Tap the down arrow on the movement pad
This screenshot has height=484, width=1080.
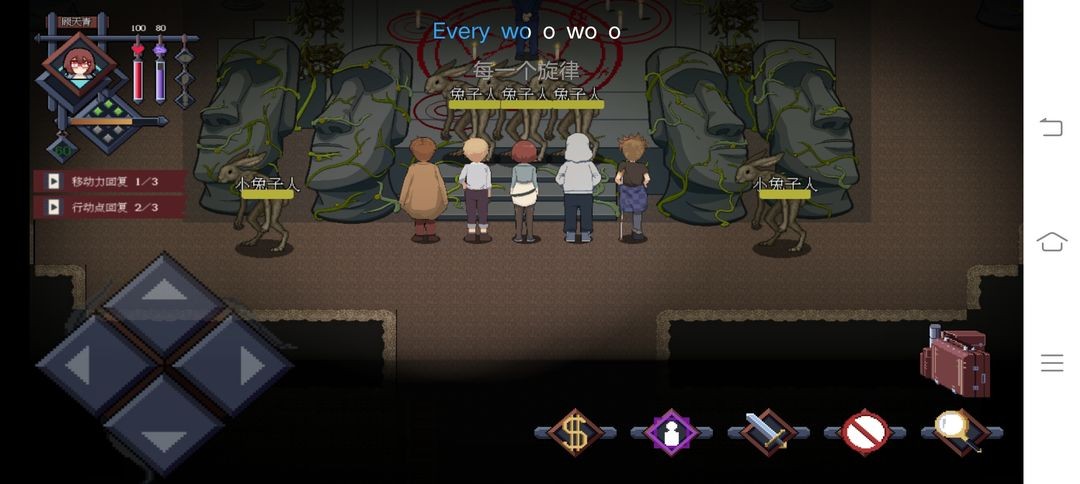163,432
